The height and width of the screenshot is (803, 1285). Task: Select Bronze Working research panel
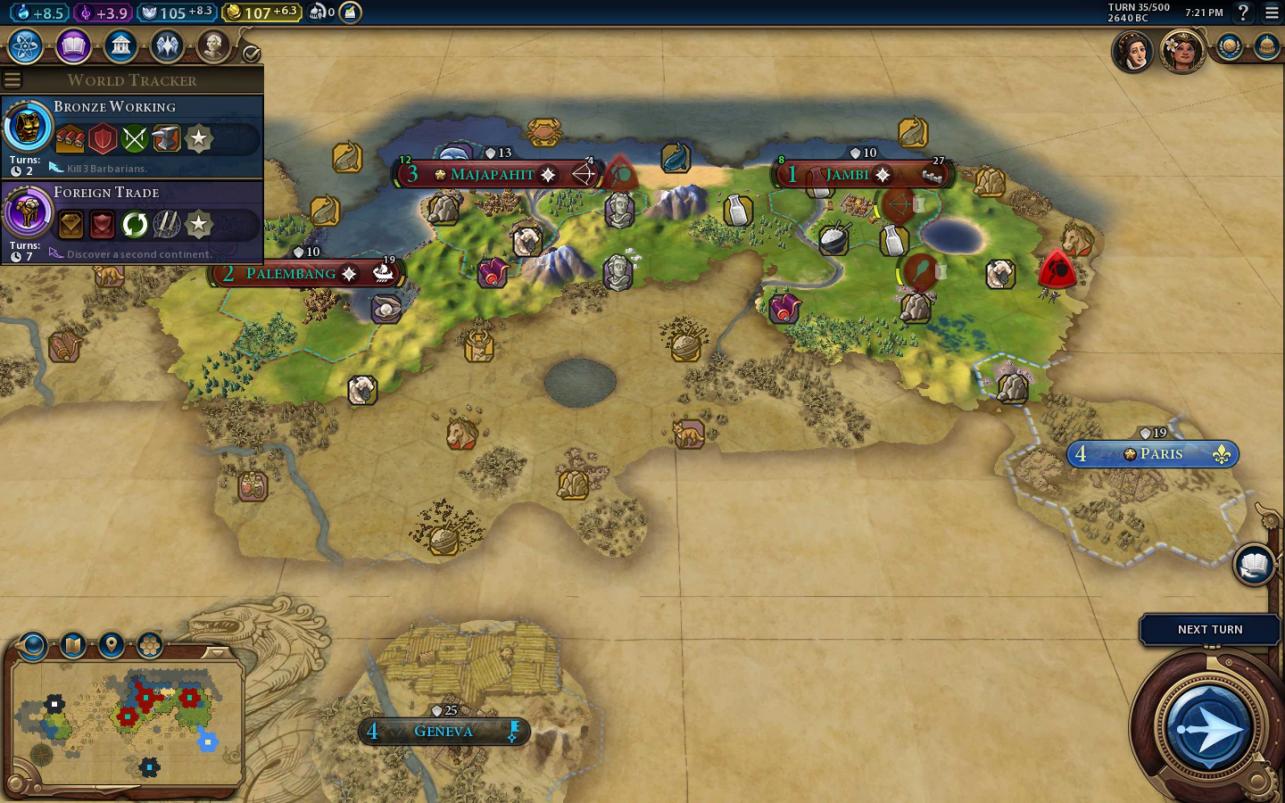pyautogui.click(x=132, y=137)
